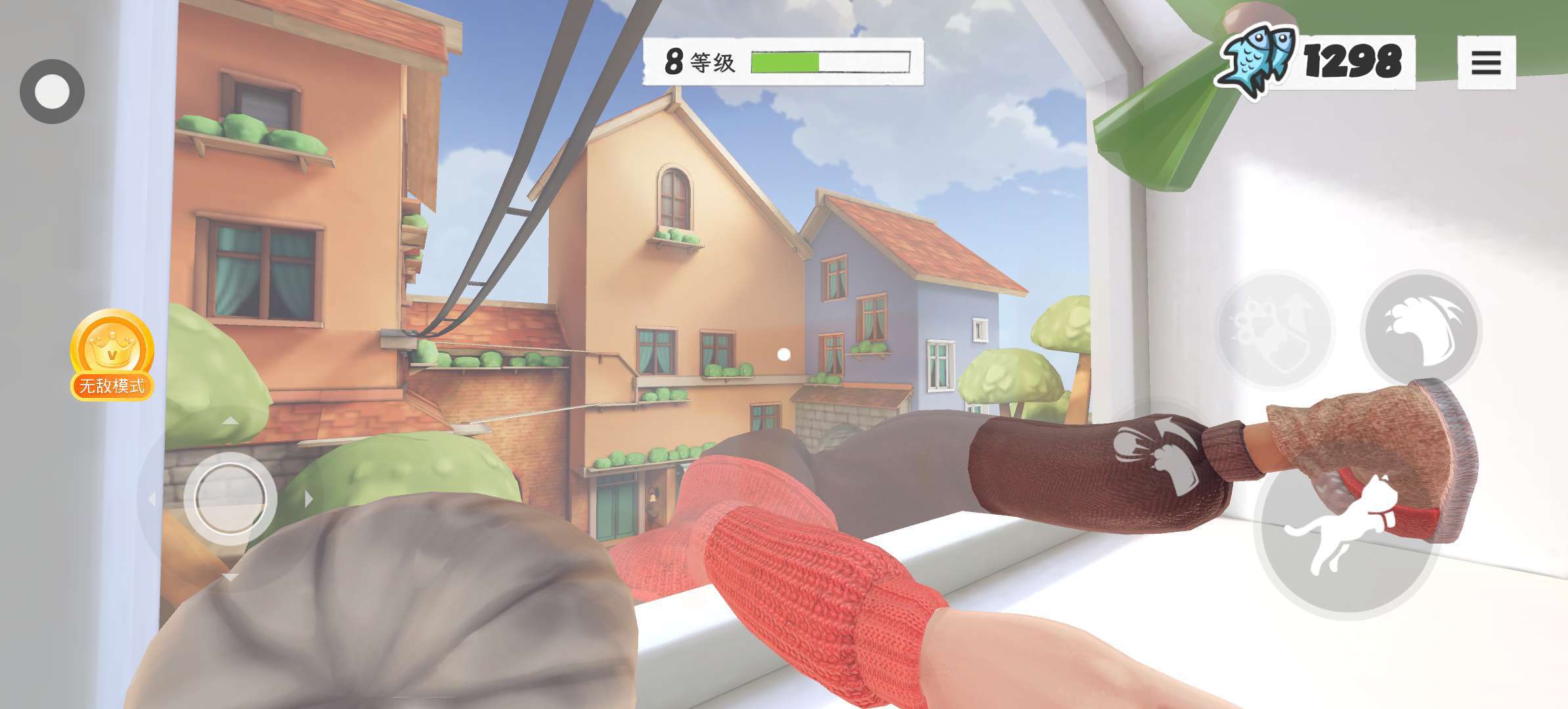Tap the record circle button
The width and height of the screenshot is (1568, 709).
point(52,91)
